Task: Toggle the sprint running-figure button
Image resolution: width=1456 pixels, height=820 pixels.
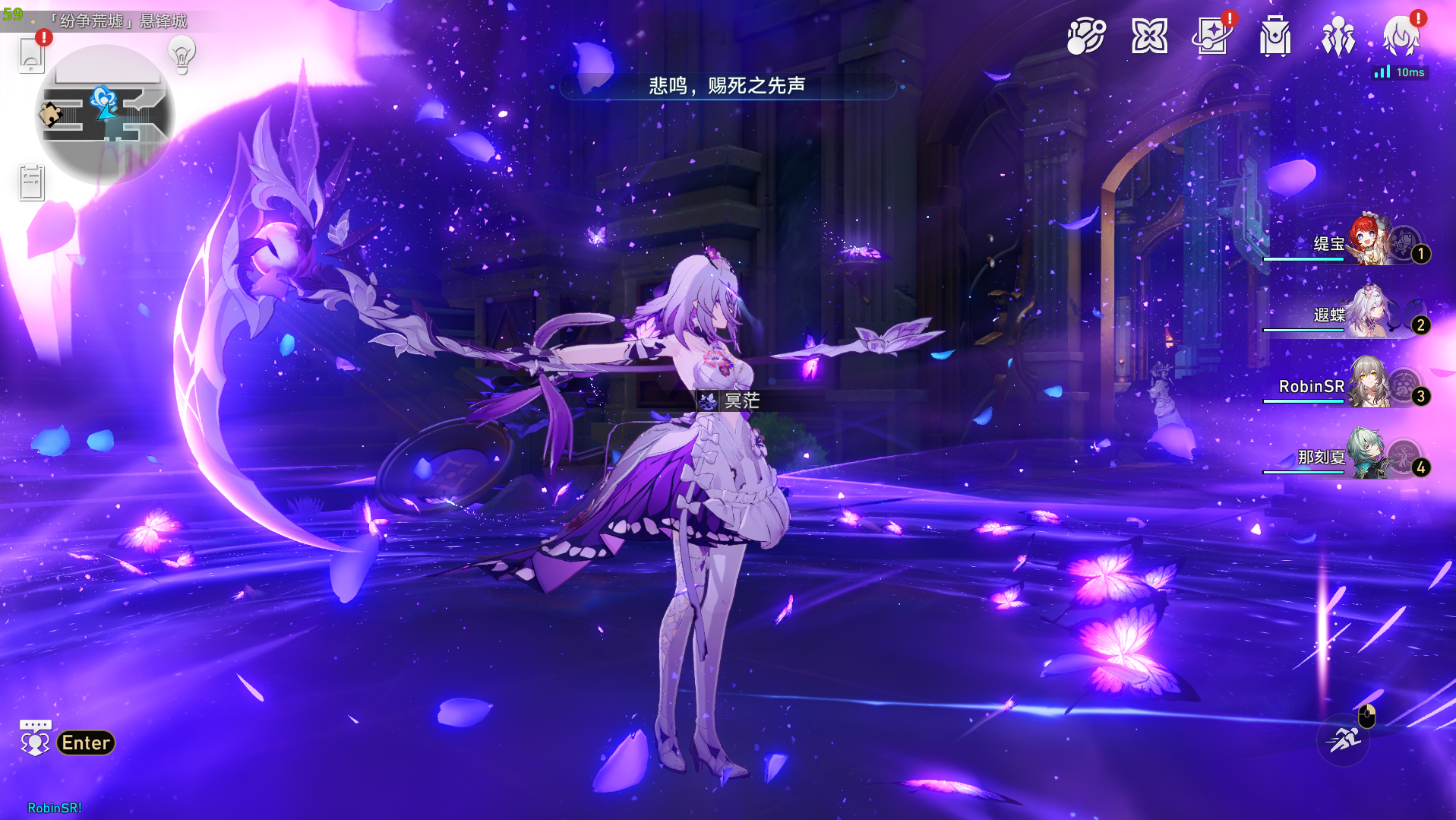Action: [x=1343, y=739]
